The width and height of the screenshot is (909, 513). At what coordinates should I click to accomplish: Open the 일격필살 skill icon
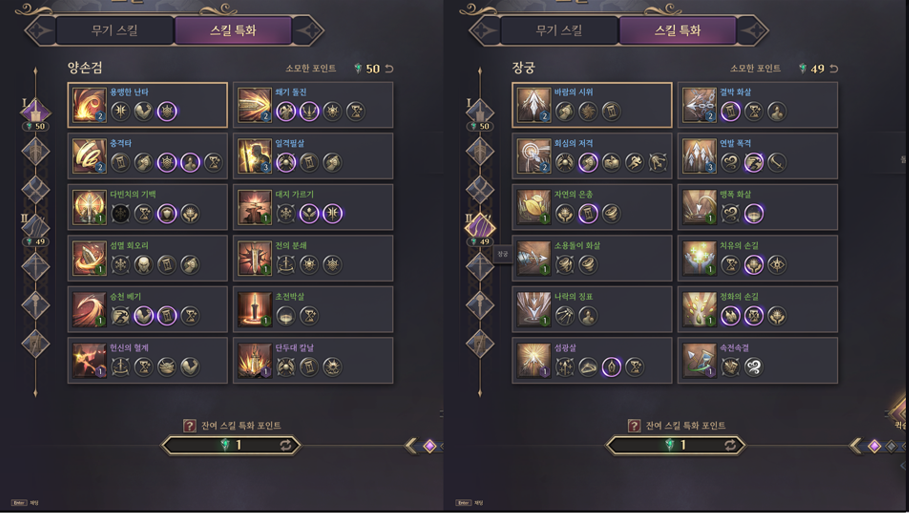coord(255,156)
